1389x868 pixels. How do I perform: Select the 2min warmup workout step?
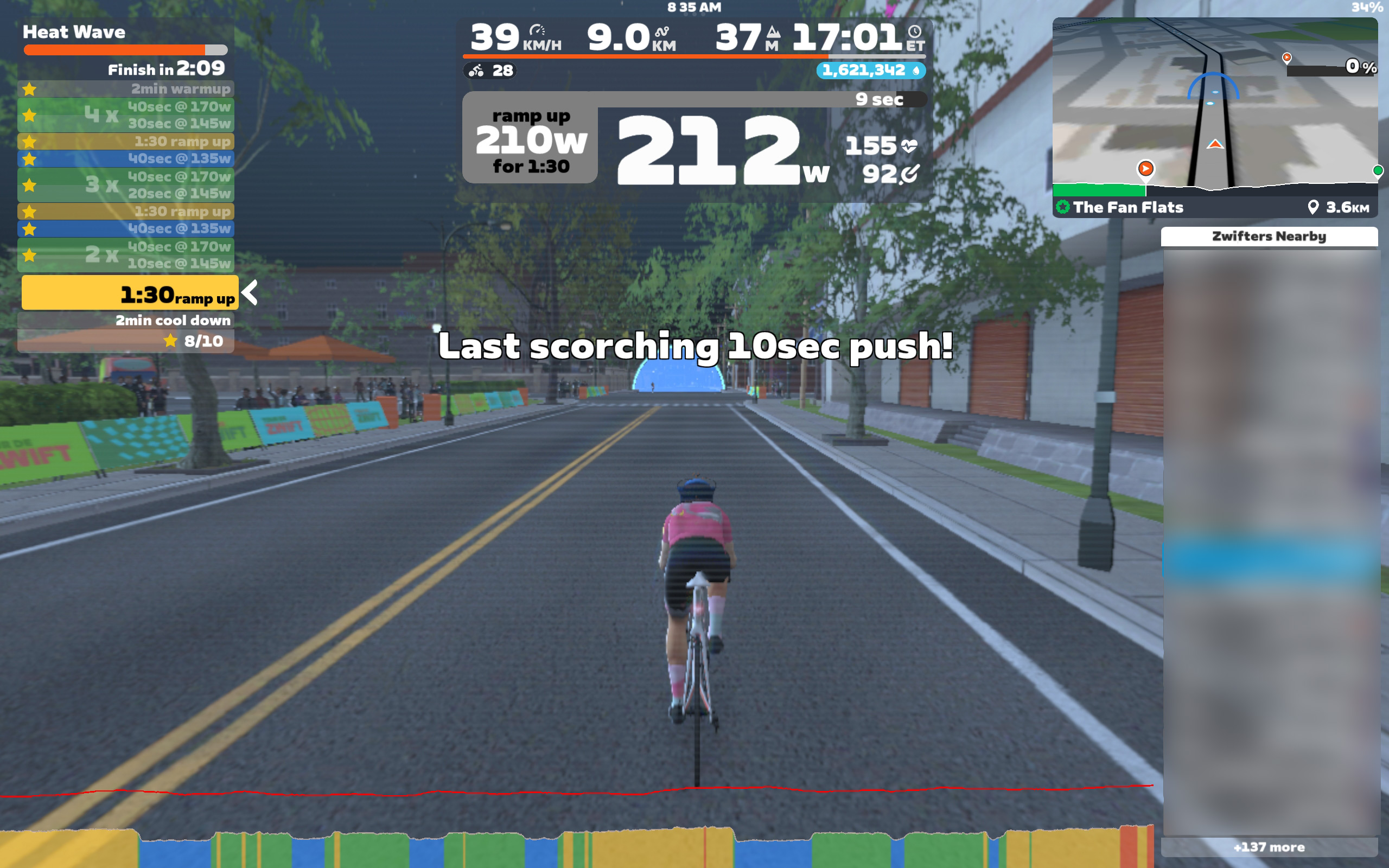tap(126, 89)
